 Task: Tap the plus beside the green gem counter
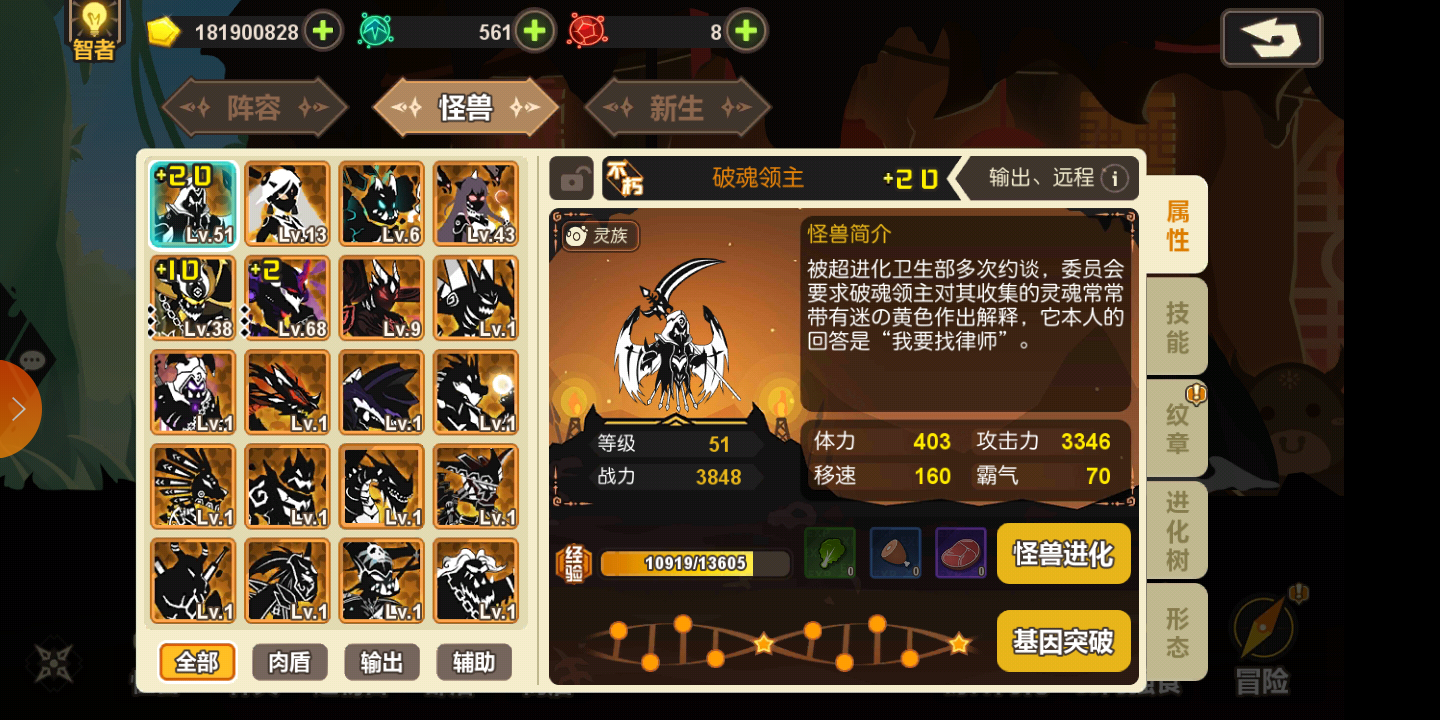point(535,31)
